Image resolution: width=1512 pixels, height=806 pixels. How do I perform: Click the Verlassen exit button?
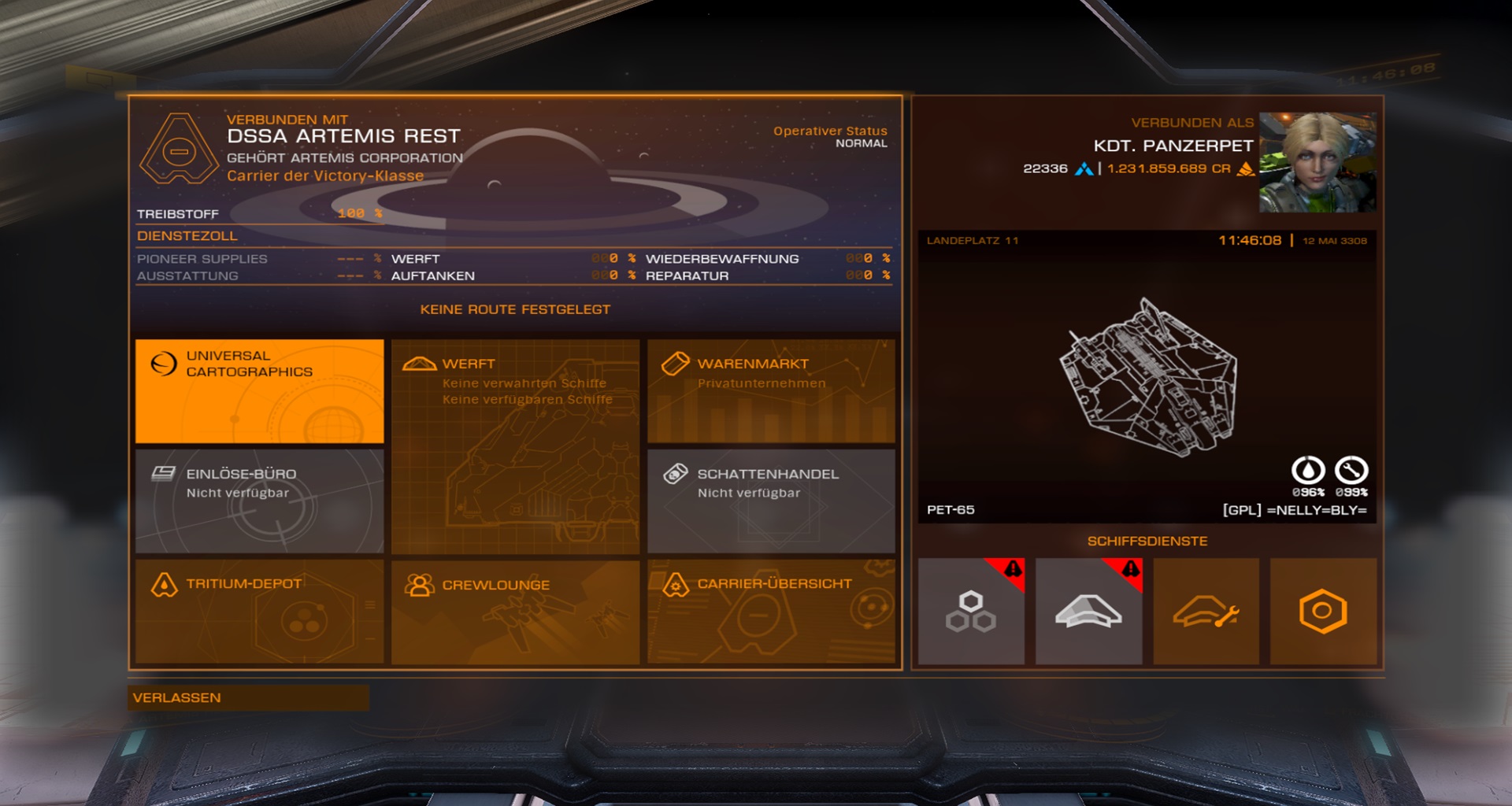click(x=248, y=698)
